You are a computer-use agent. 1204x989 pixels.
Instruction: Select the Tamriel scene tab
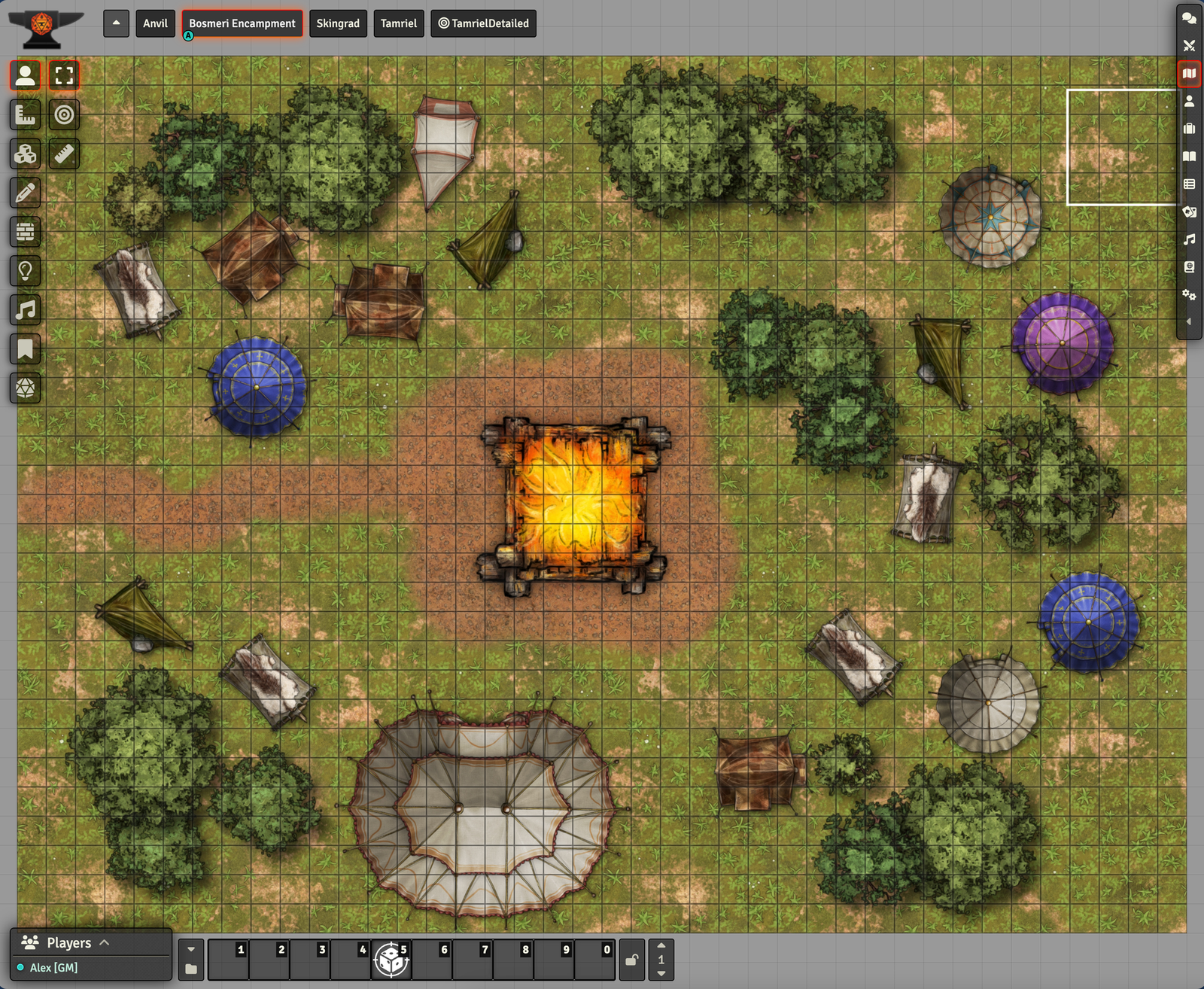tap(398, 23)
